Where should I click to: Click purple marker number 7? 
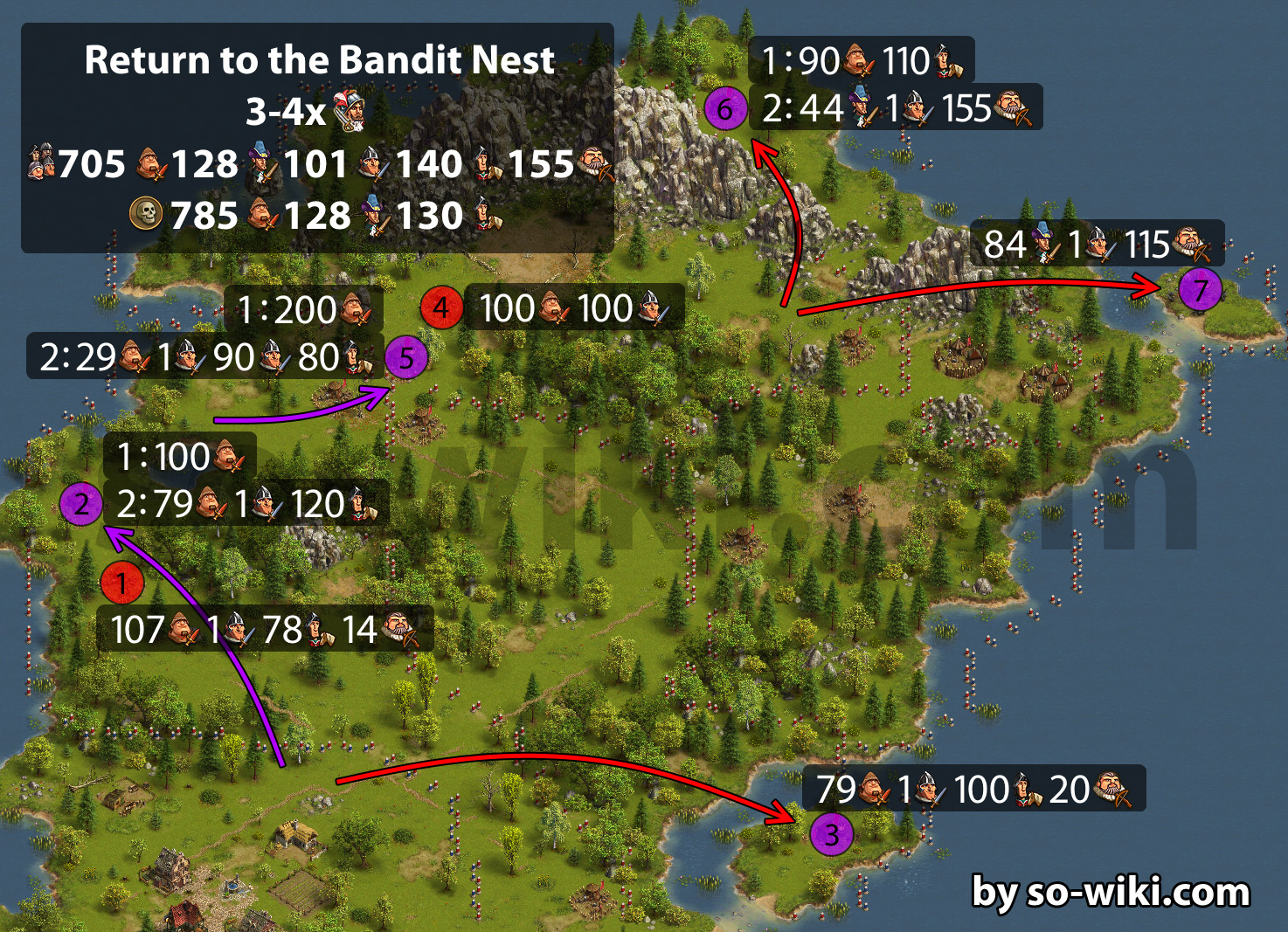pos(1200,290)
